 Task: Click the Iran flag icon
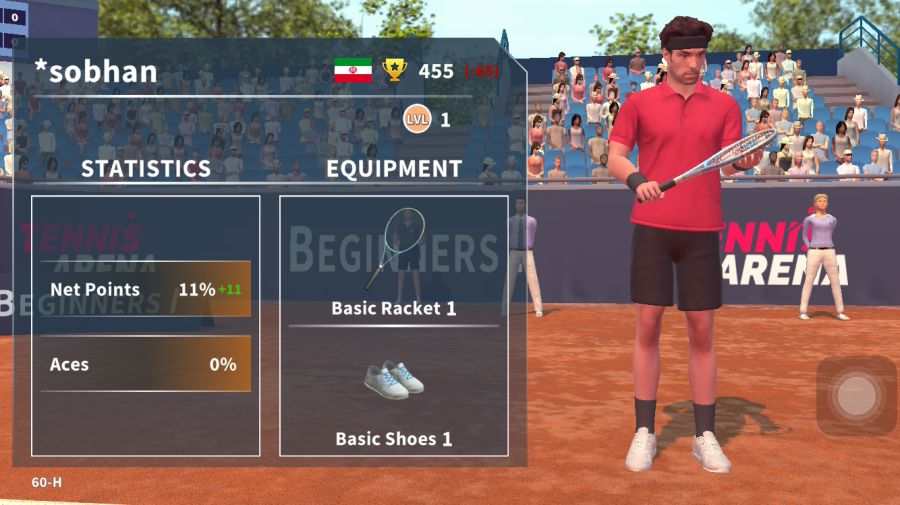(353, 70)
